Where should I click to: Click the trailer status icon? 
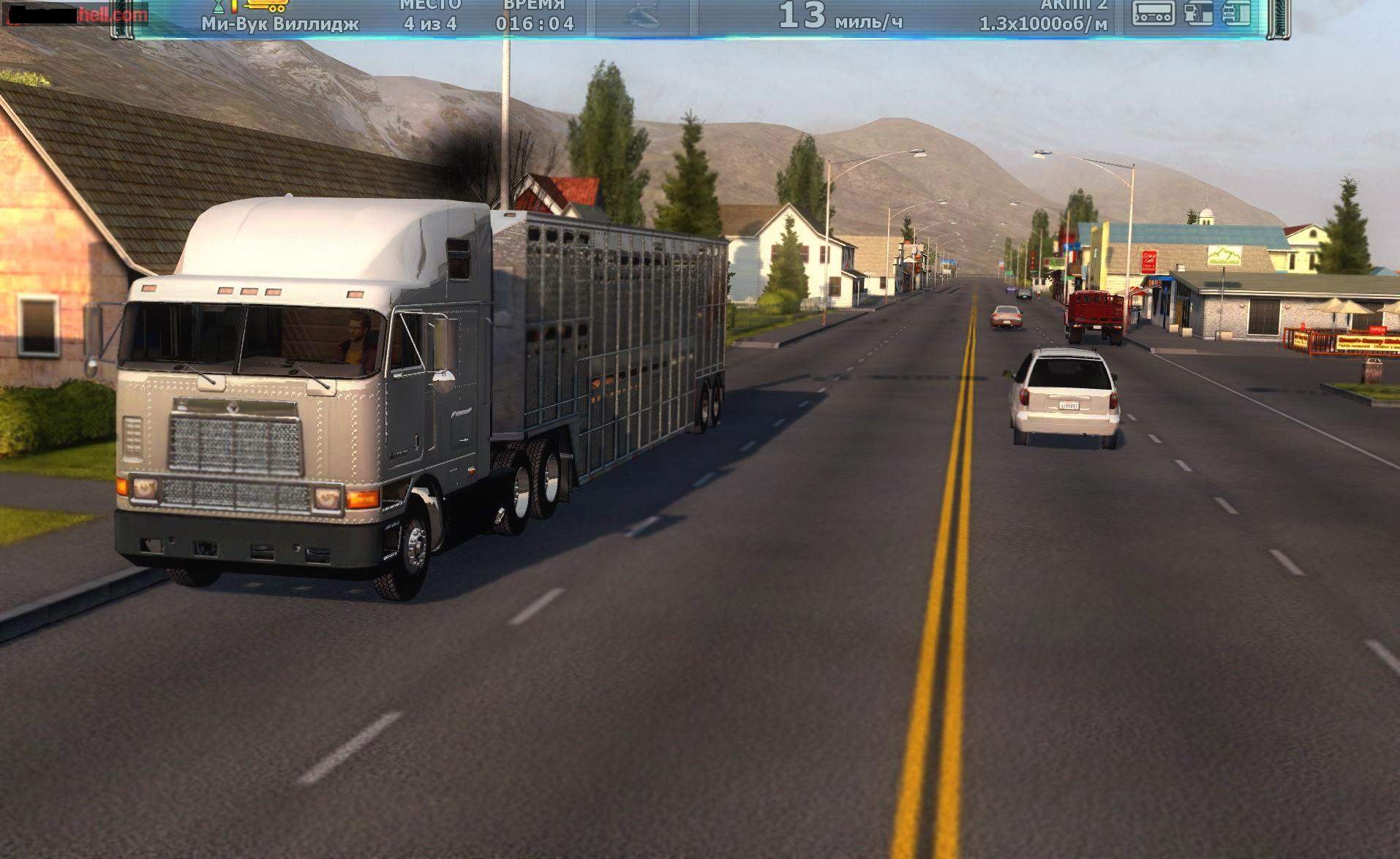[x=1154, y=12]
